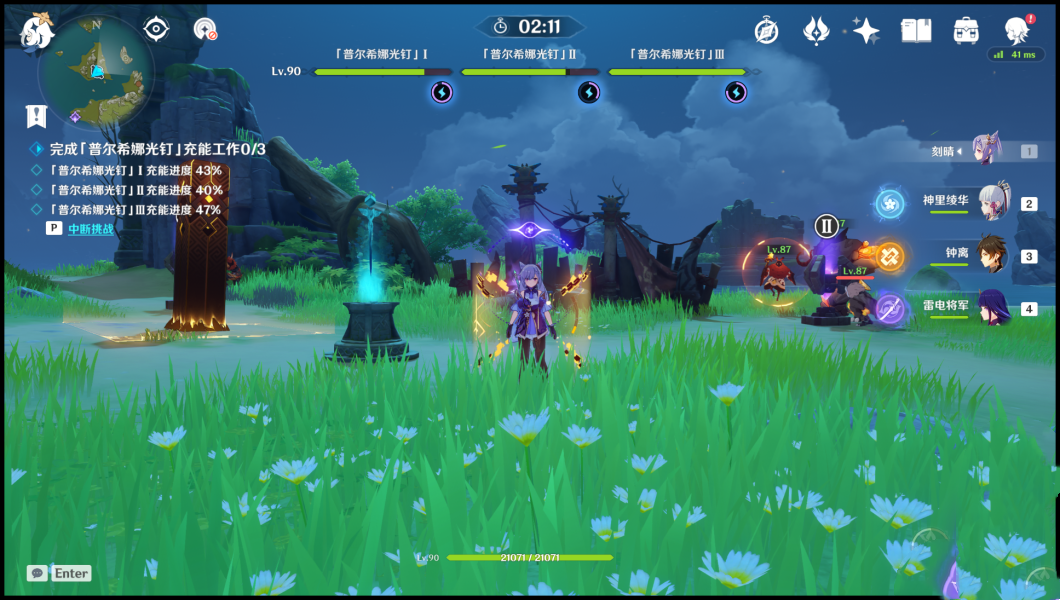Click the disabled co-op signal icon
Screen dimensions: 1060x600
[x=205, y=29]
